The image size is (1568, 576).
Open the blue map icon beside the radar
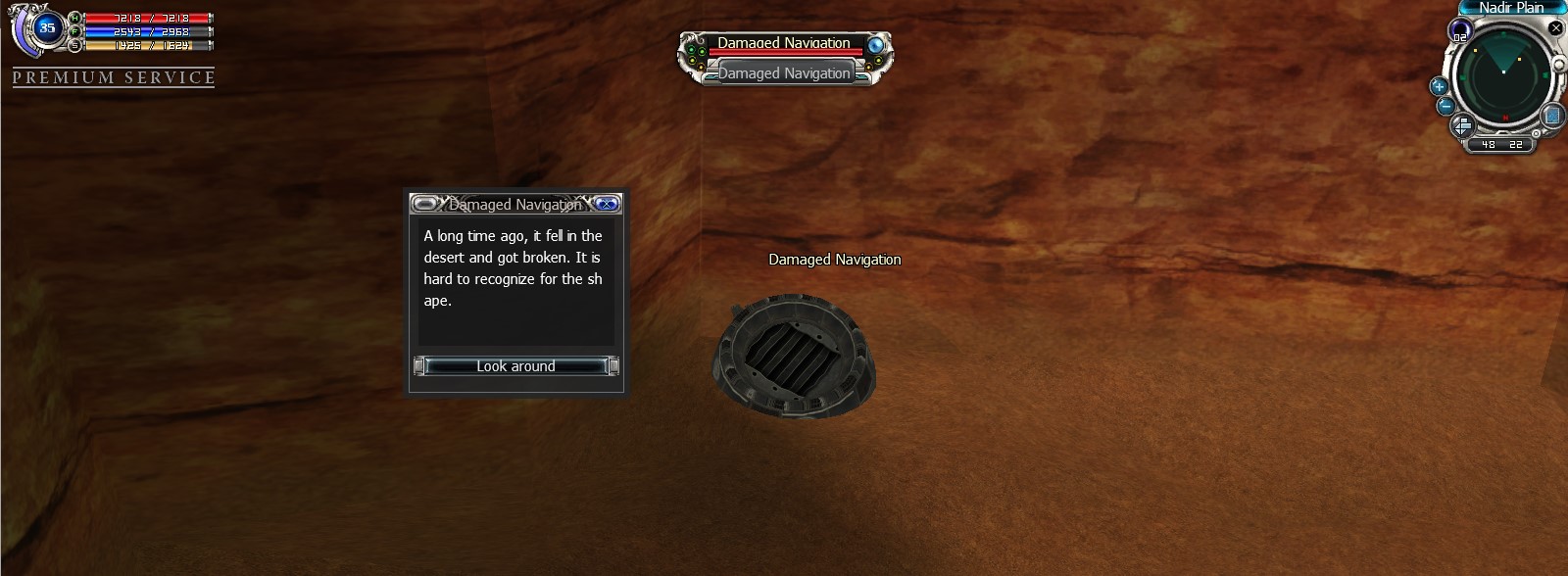(1551, 117)
